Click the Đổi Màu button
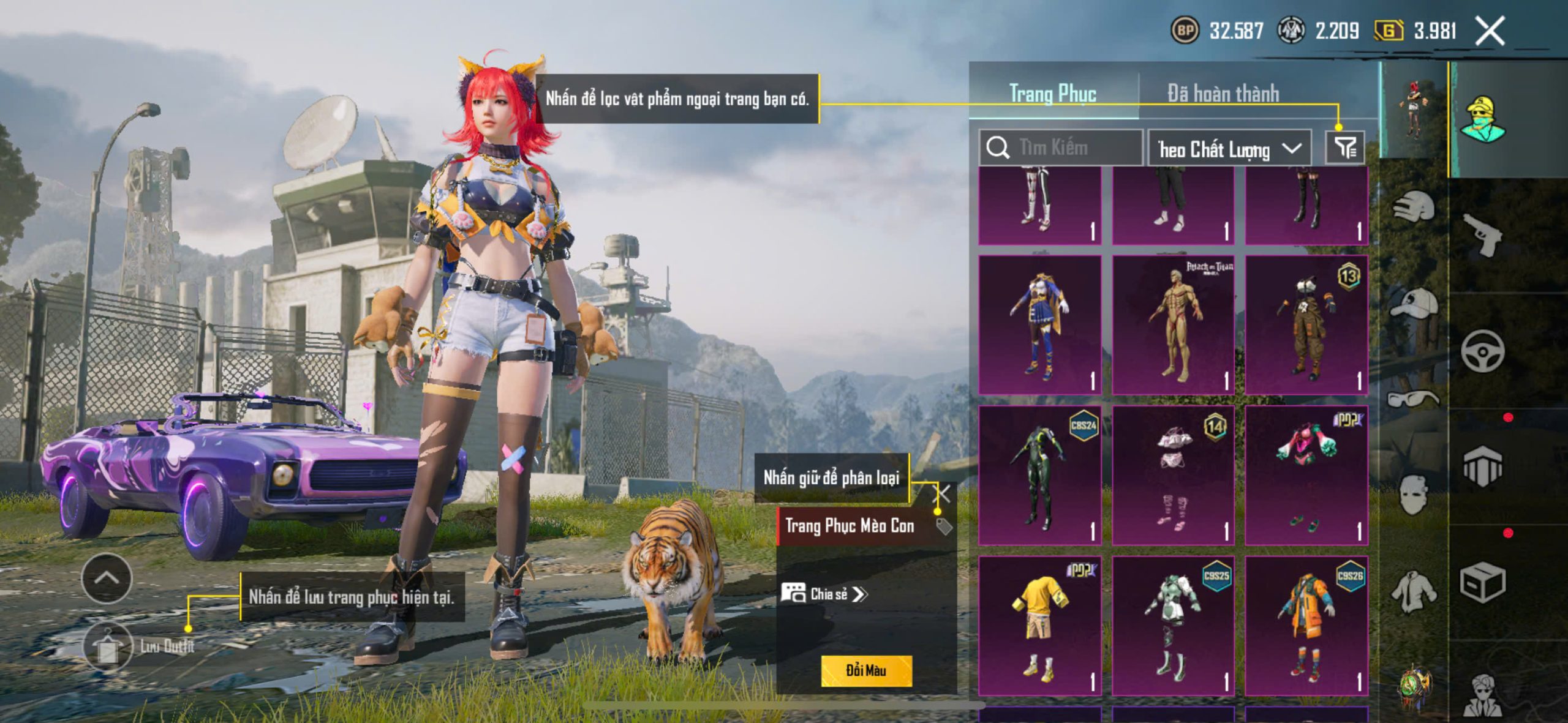Screen dimensions: 1568x723 (866, 670)
